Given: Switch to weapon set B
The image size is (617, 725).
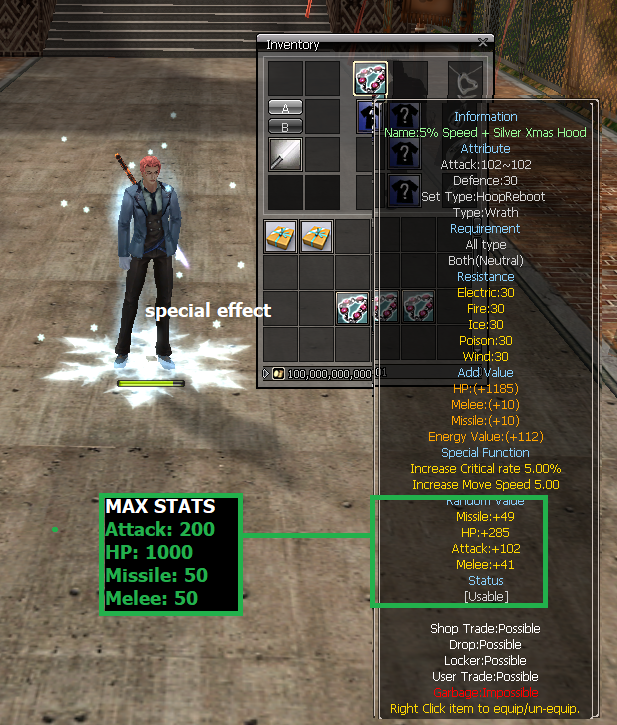Looking at the screenshot, I should (285, 126).
